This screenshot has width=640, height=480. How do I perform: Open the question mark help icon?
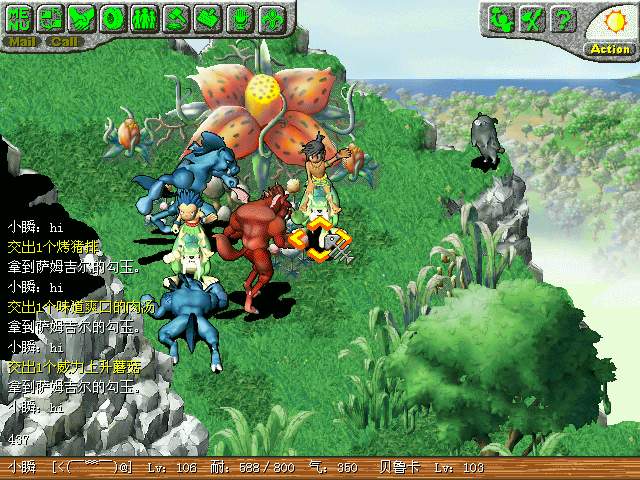click(563, 18)
